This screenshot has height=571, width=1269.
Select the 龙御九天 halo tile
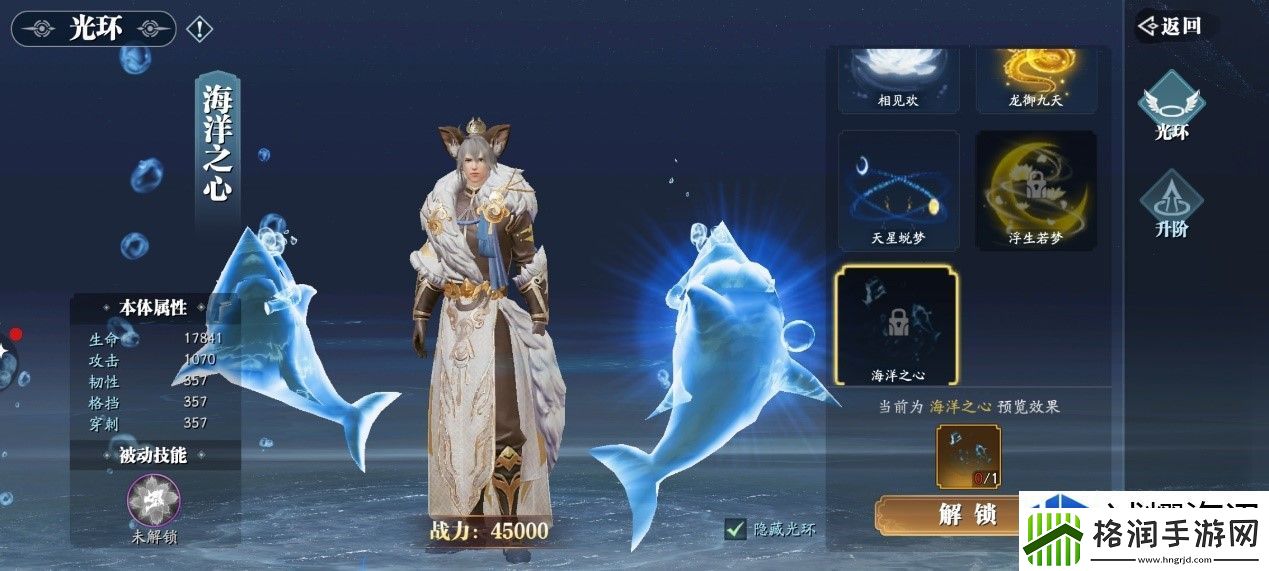click(1036, 78)
